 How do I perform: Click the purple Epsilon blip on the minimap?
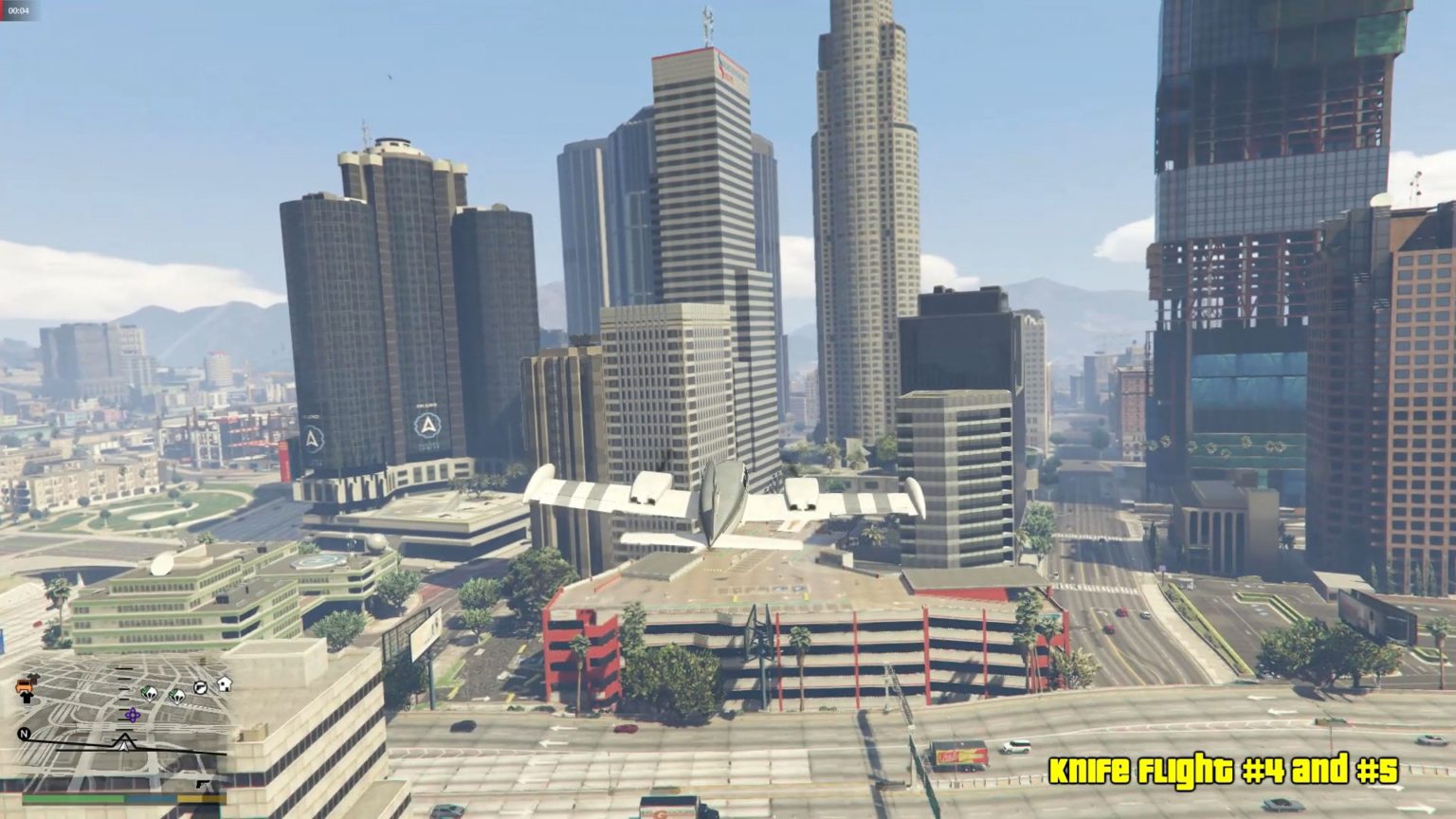pyautogui.click(x=133, y=715)
